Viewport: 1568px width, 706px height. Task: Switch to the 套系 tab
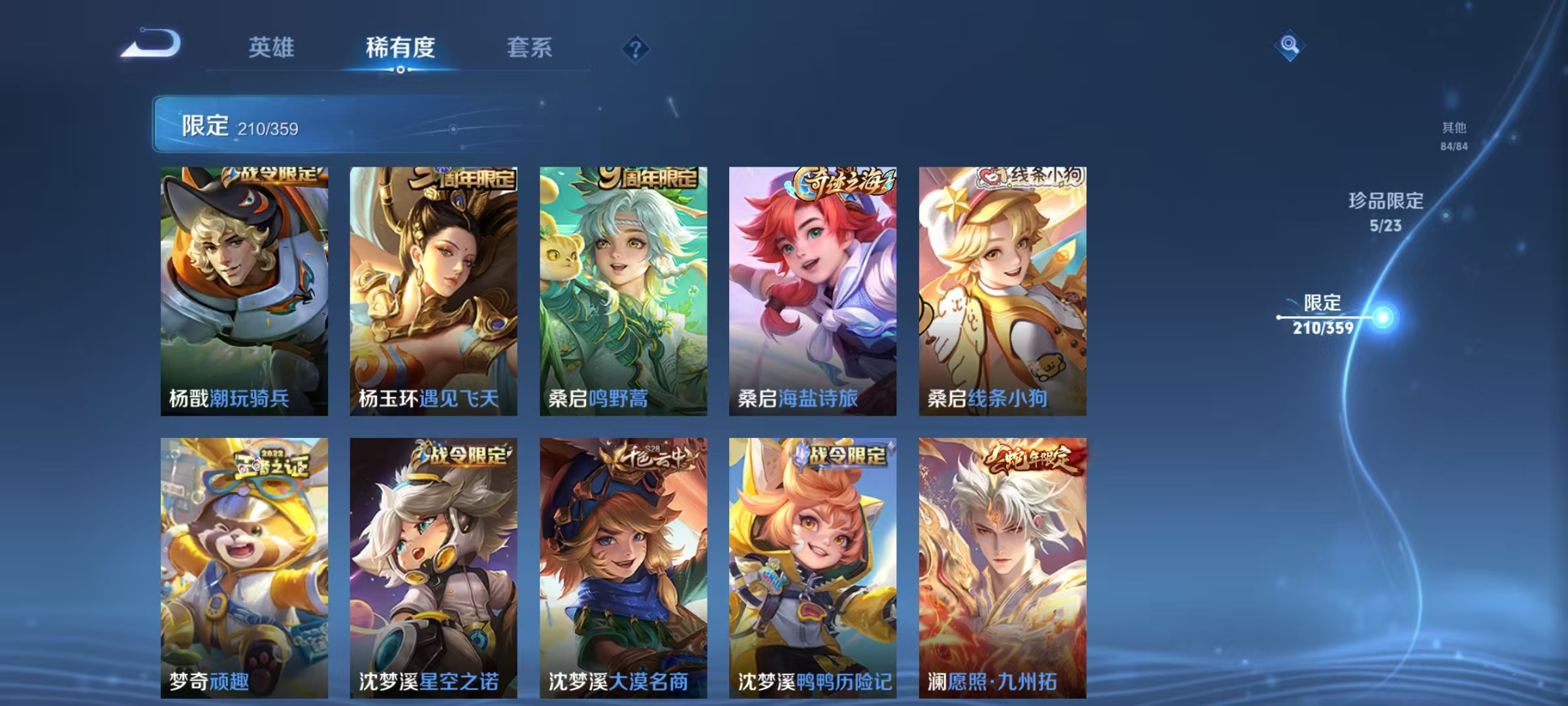tap(530, 48)
